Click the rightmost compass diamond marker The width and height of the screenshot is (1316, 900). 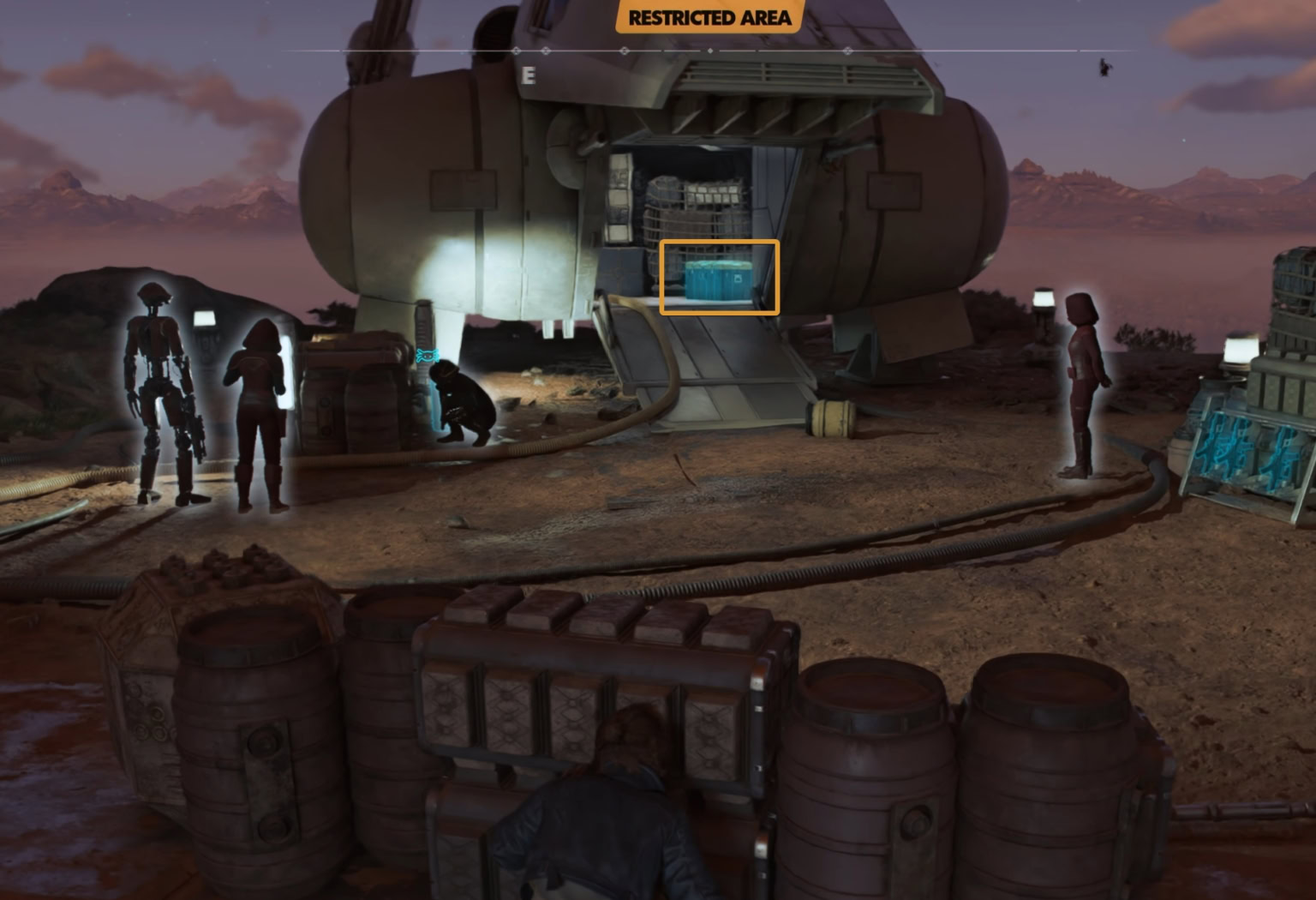point(847,51)
